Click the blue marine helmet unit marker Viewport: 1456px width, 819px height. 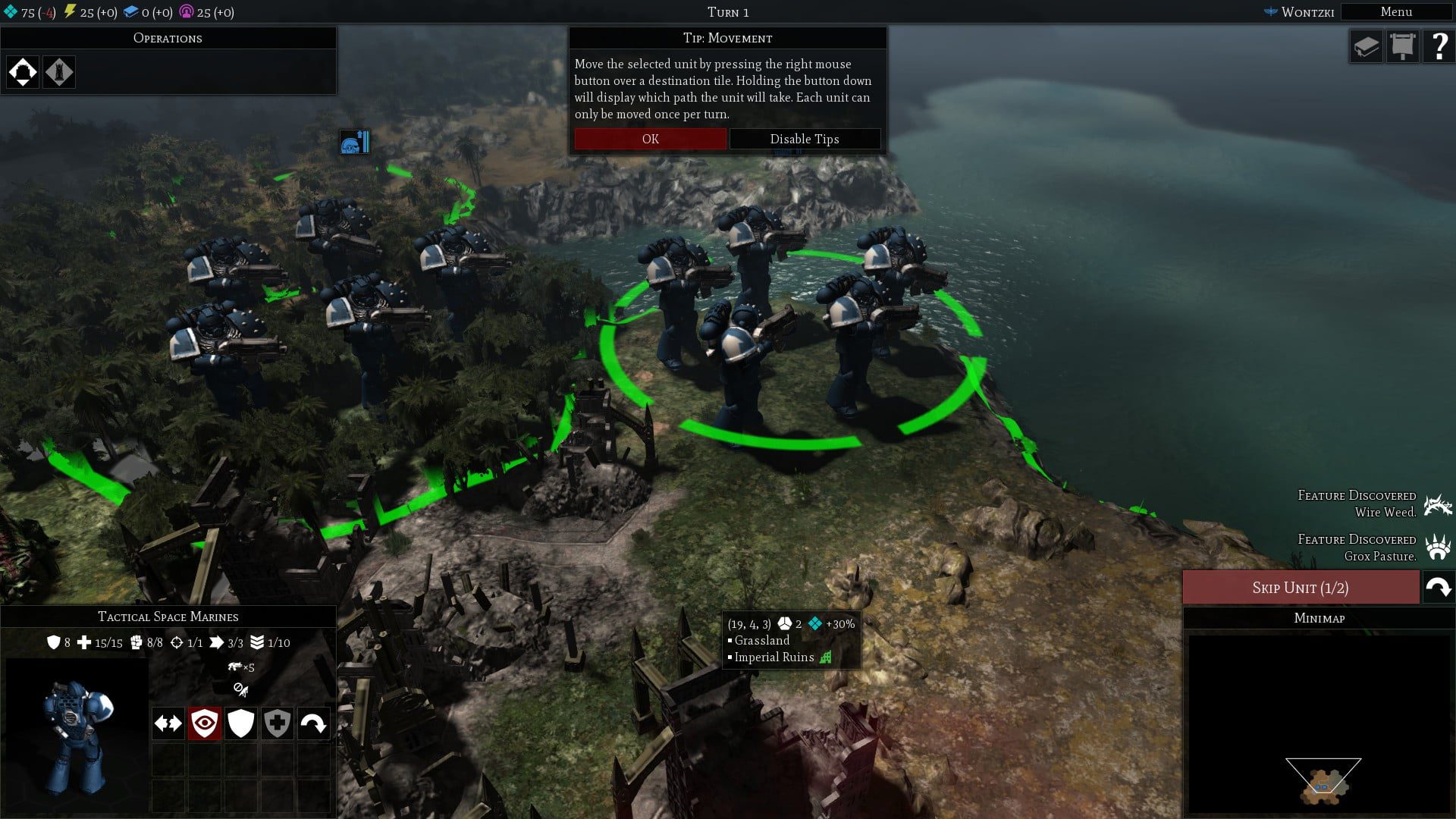pos(354,142)
